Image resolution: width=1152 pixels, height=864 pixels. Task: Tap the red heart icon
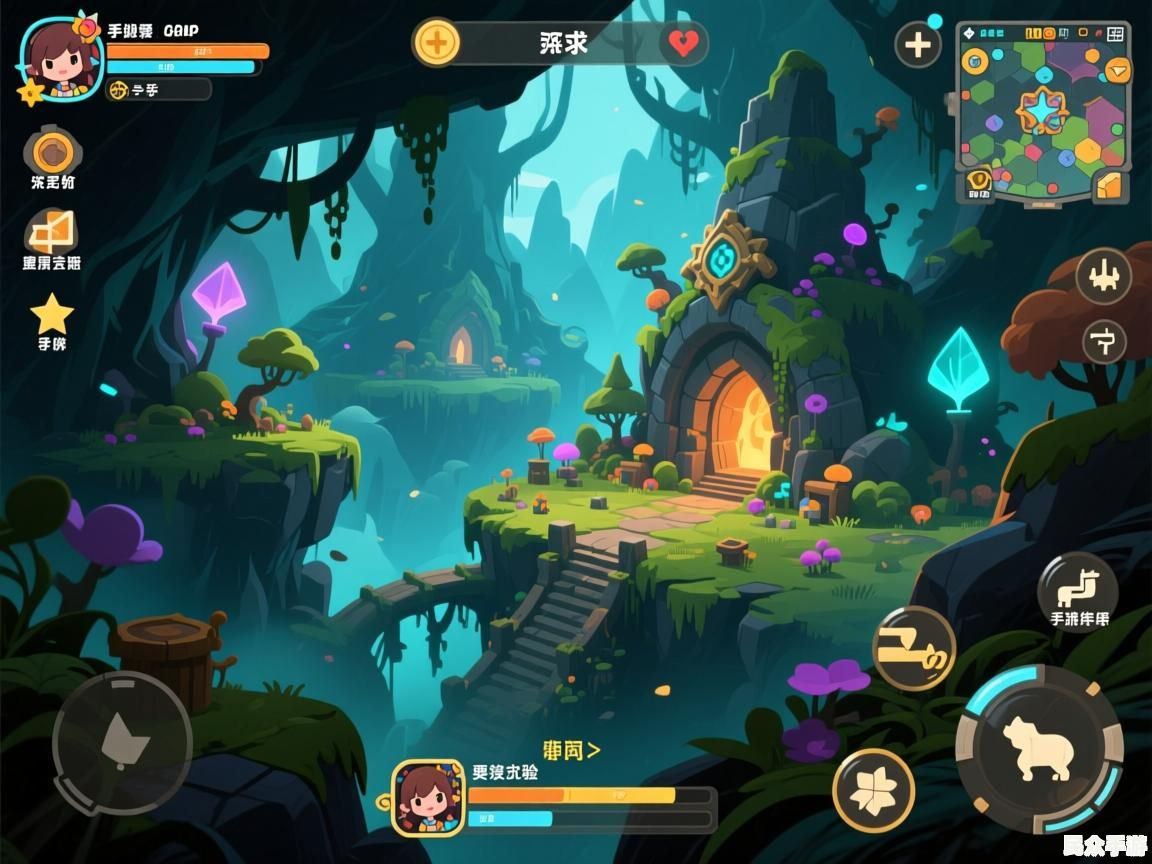coord(684,43)
